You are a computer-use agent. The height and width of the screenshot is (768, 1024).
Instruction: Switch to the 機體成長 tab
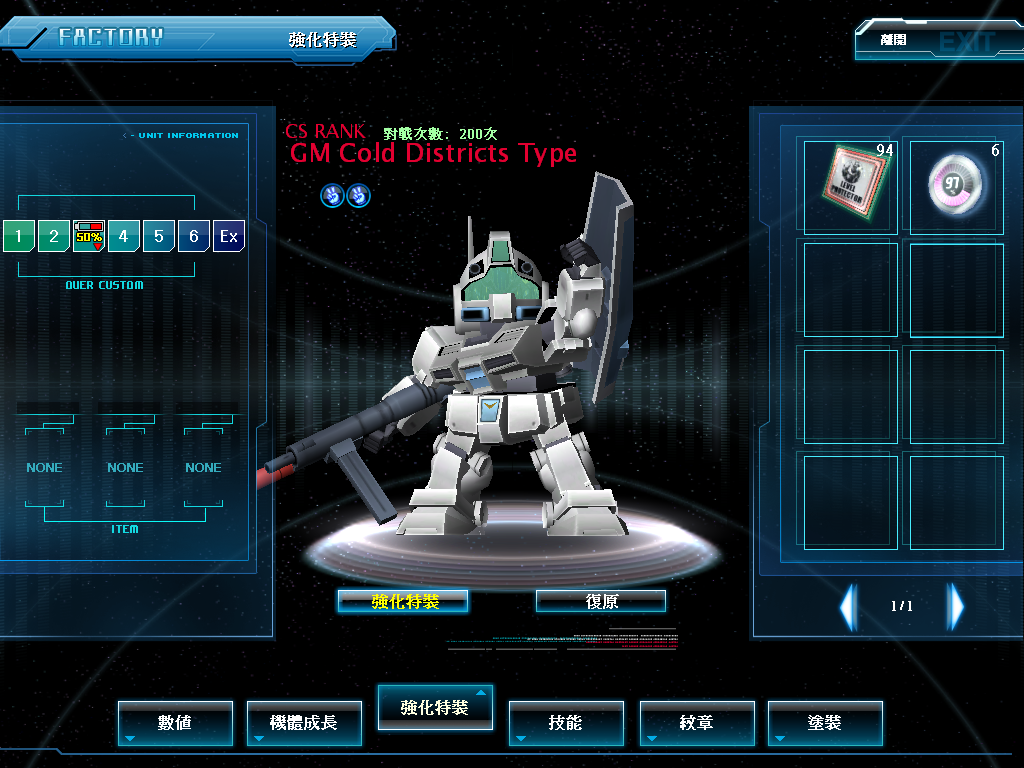[x=304, y=723]
